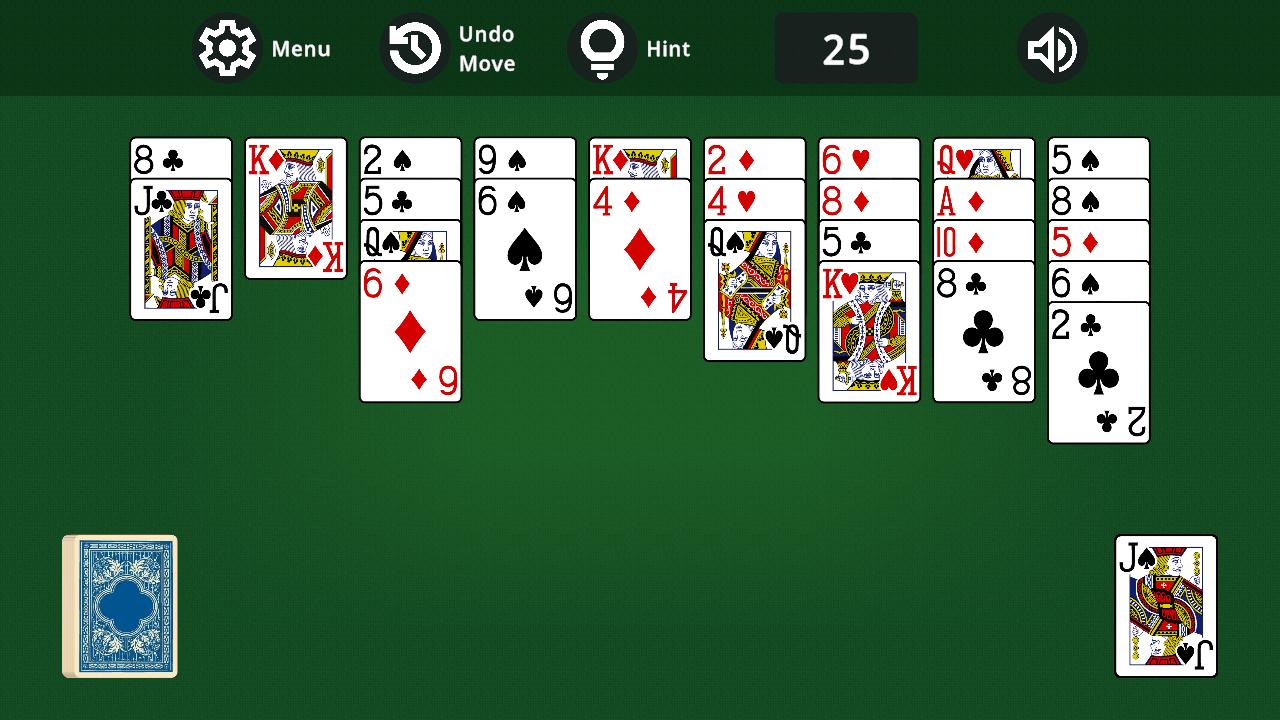Click the Hint lightbulb icon

pos(602,47)
